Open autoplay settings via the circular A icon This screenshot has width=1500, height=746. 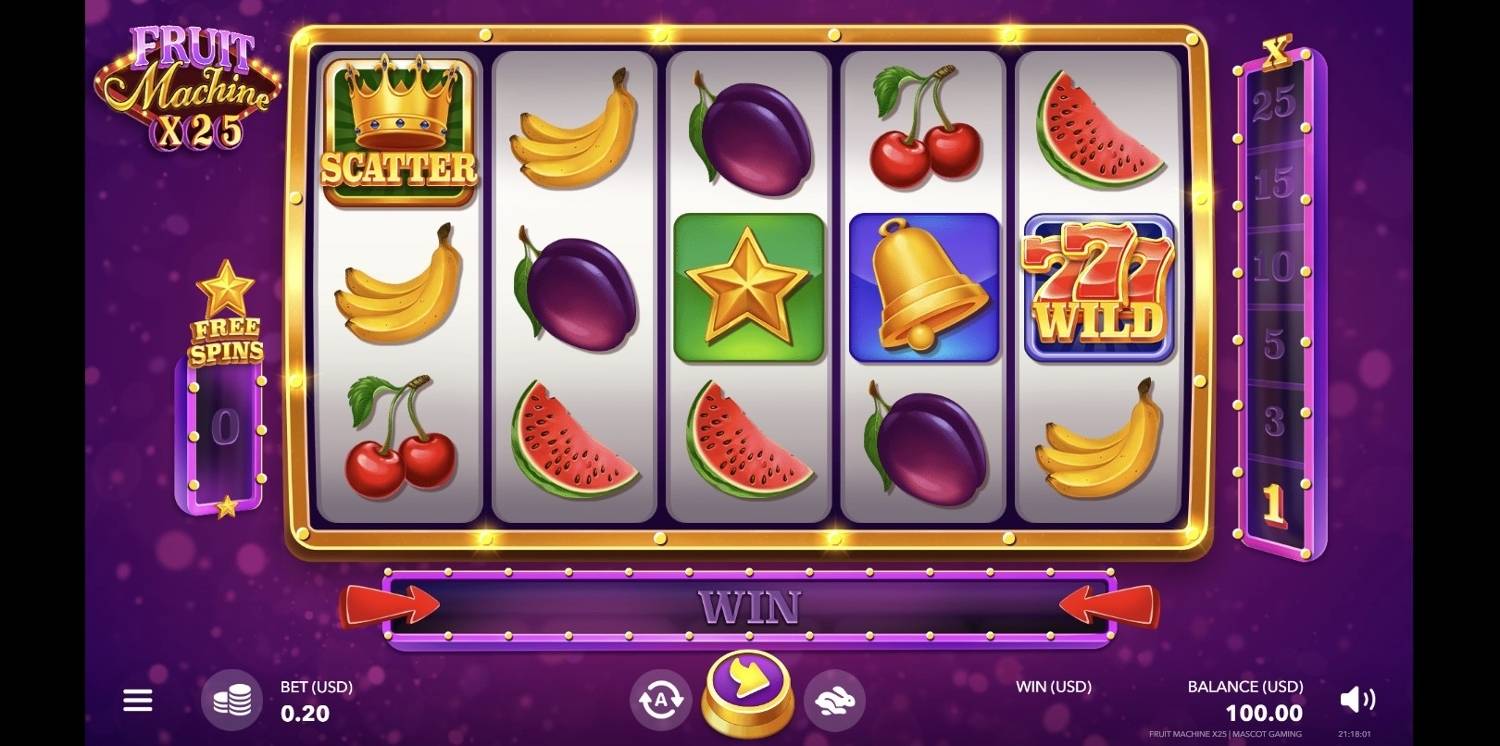[659, 700]
